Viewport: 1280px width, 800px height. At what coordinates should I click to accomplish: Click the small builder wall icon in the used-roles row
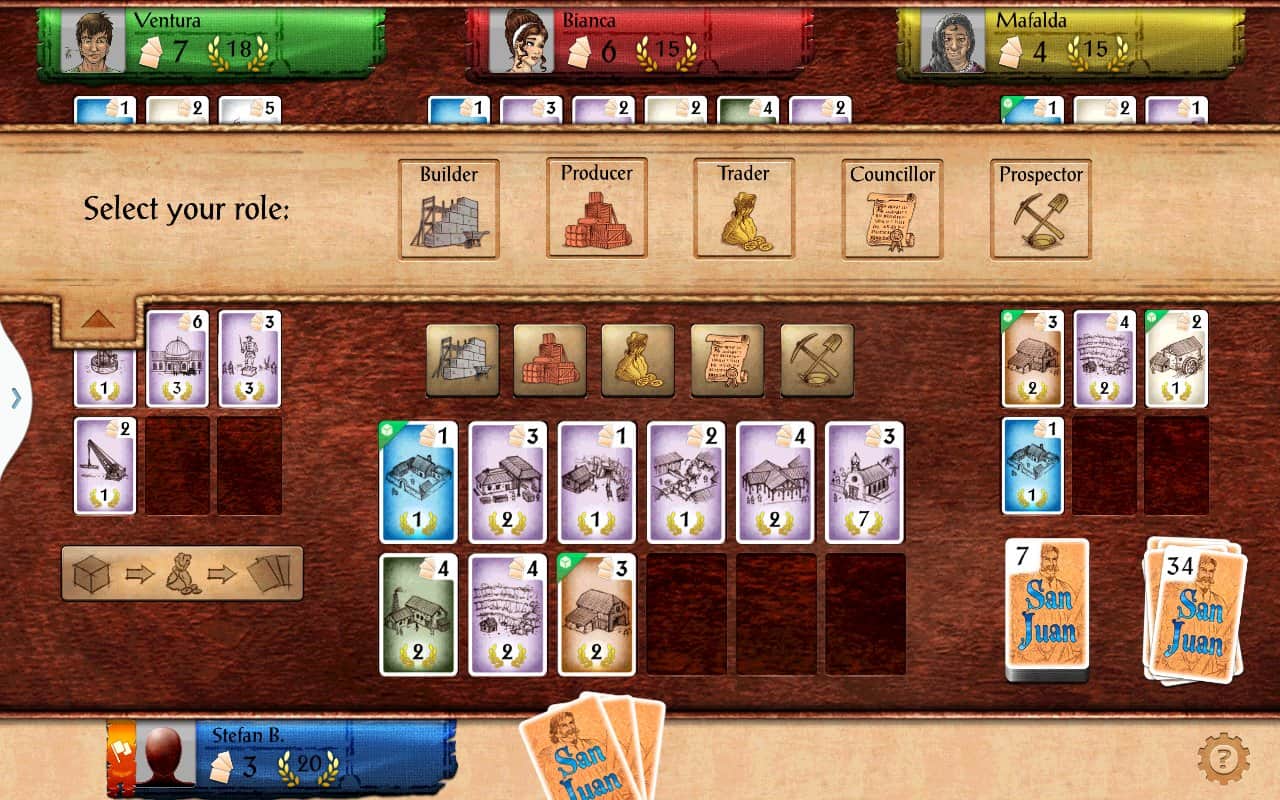[x=460, y=358]
